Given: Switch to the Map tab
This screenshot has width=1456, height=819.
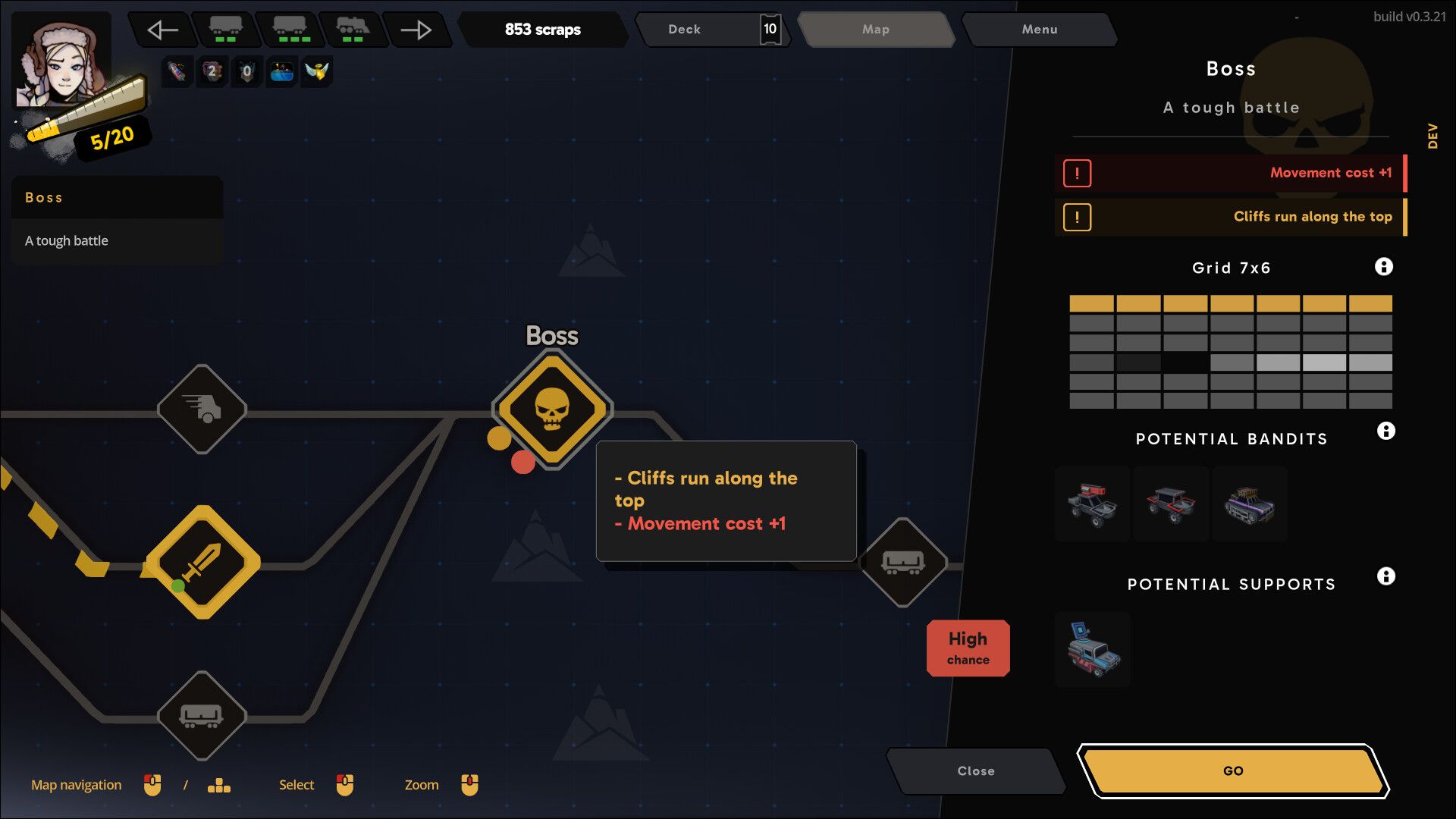Looking at the screenshot, I should [875, 30].
